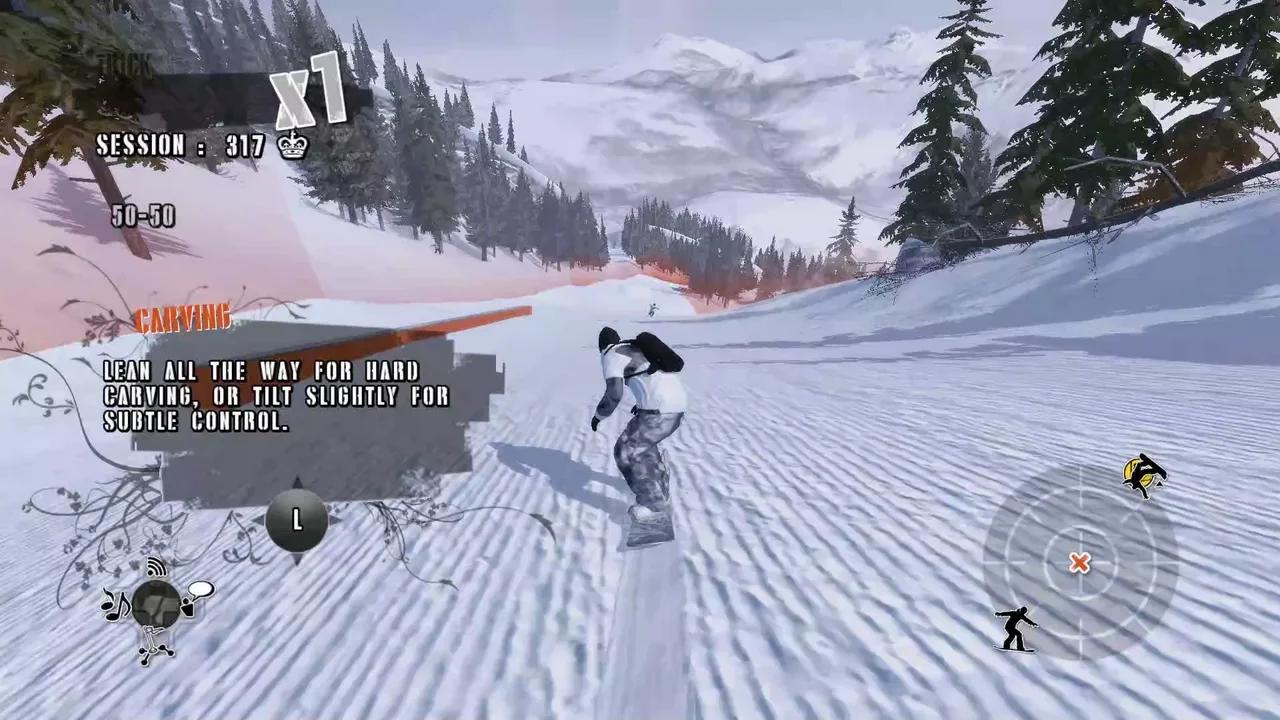Viewport: 1280px width, 720px height.
Task: Click the CARVING tutorial heading
Action: point(181,317)
